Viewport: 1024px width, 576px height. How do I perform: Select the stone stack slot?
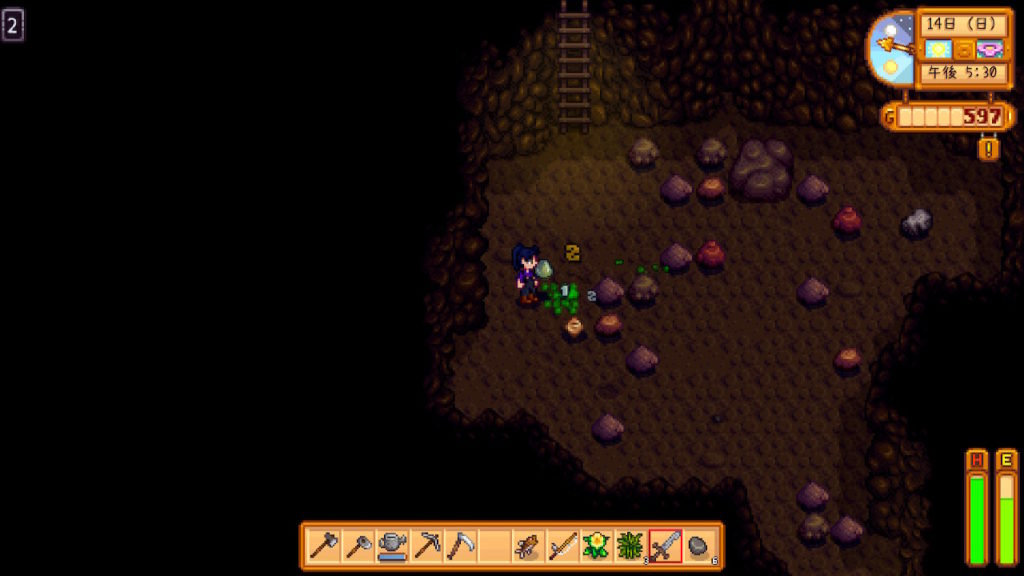tap(699, 546)
